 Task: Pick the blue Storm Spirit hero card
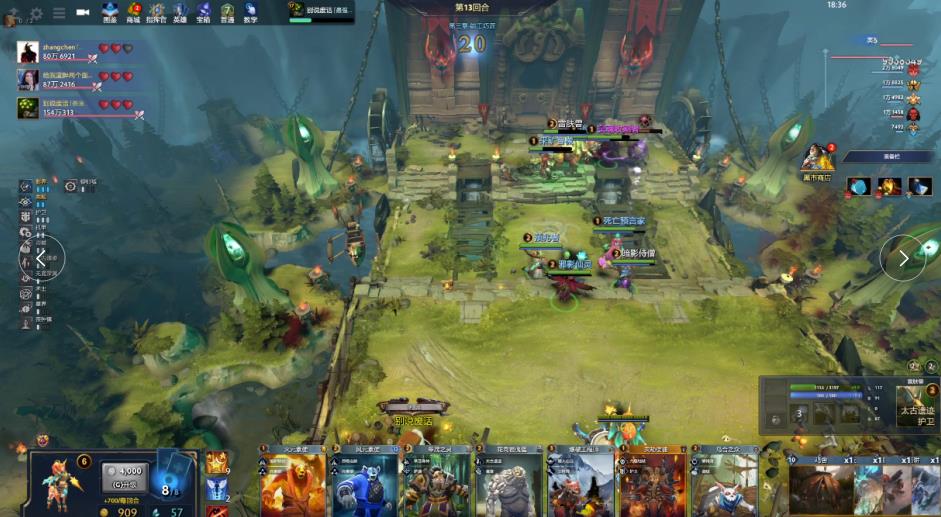(365, 486)
